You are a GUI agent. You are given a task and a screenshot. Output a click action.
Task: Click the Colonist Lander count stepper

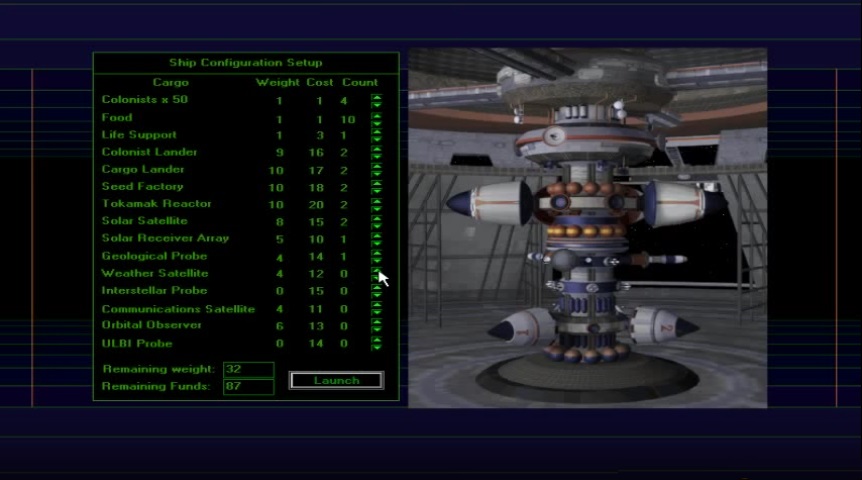pyautogui.click(x=376, y=152)
